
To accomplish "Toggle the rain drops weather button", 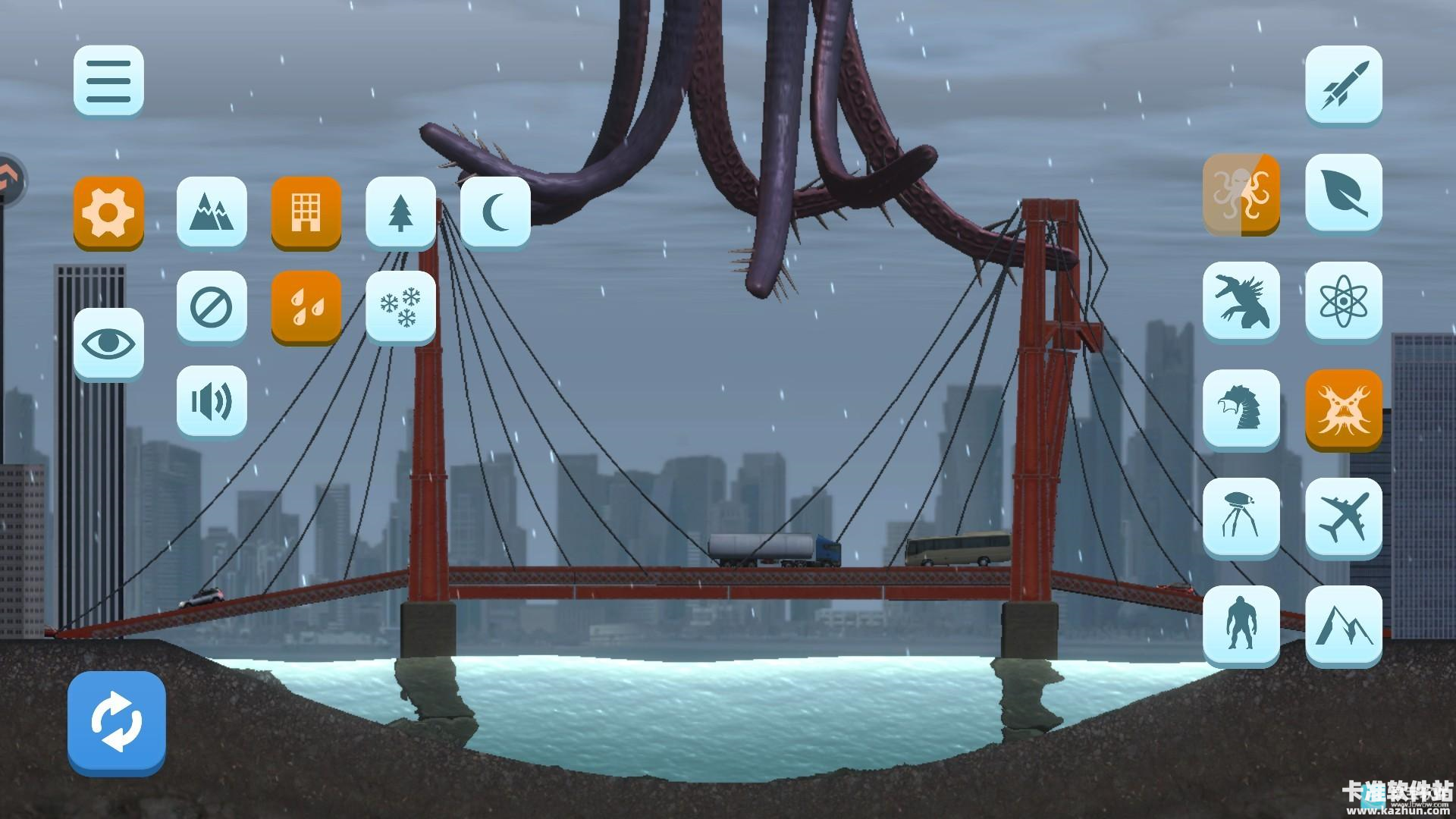I will (306, 306).
